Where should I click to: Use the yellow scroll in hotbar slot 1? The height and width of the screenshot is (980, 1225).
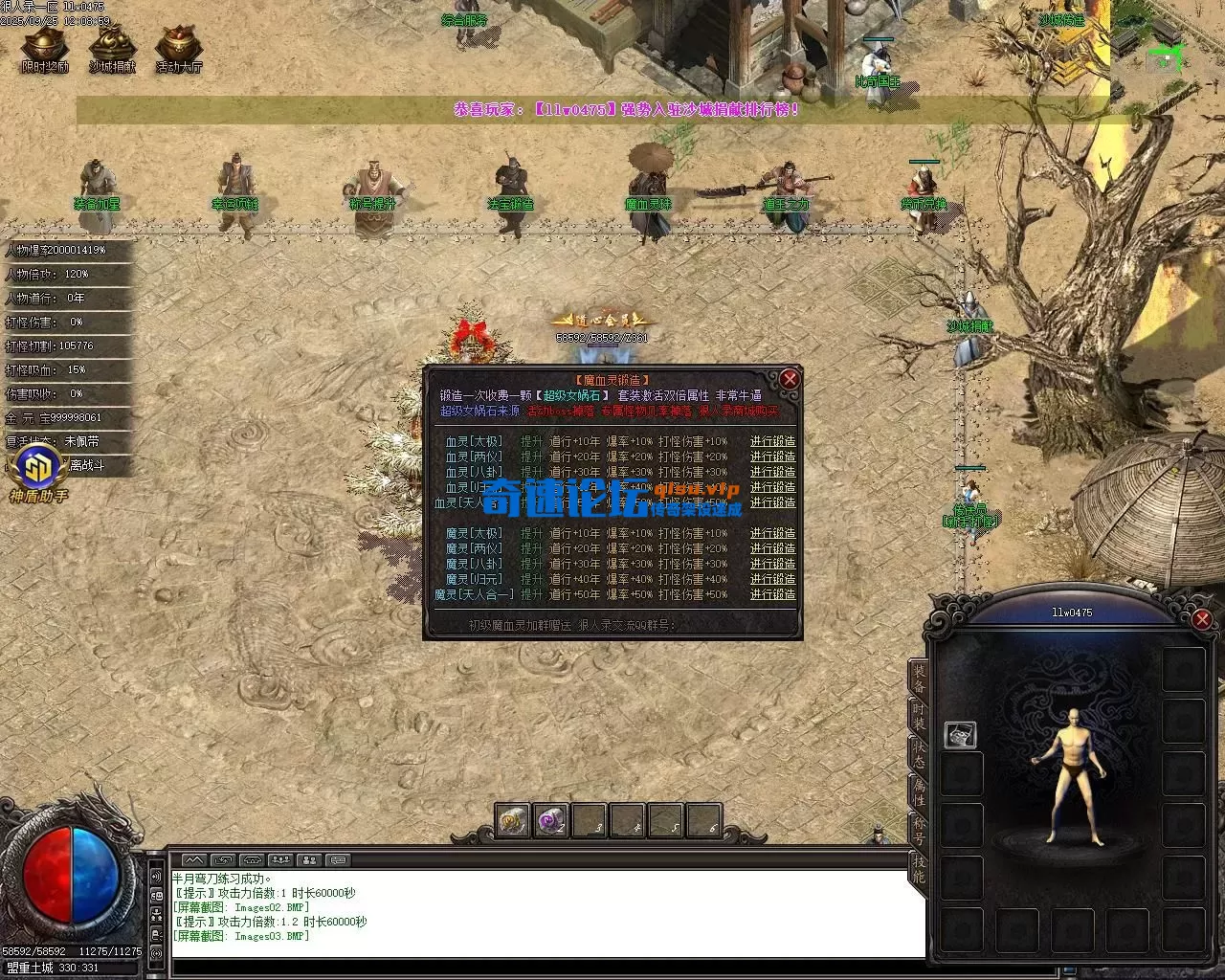[513, 821]
